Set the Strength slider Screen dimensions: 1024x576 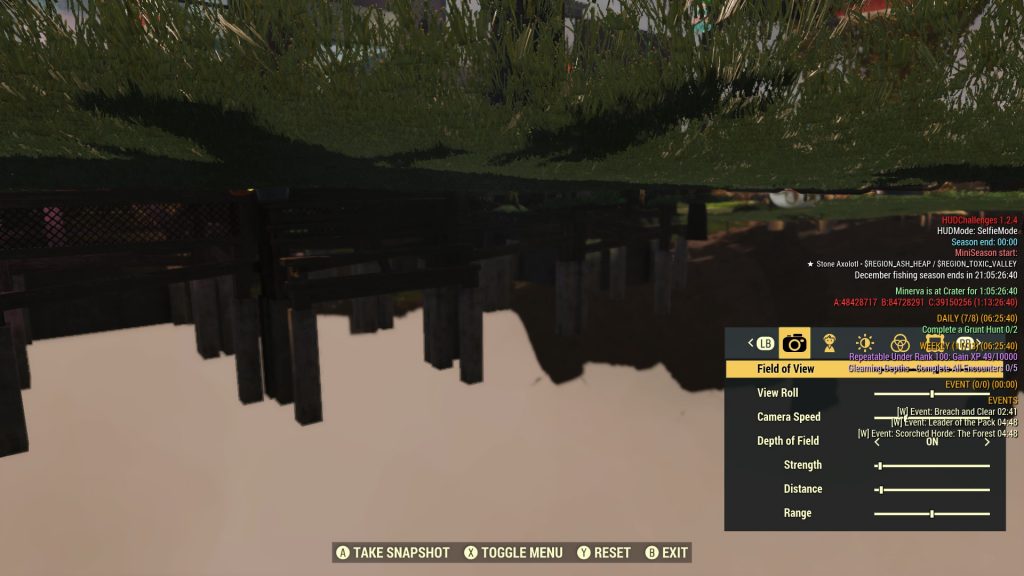pos(932,465)
